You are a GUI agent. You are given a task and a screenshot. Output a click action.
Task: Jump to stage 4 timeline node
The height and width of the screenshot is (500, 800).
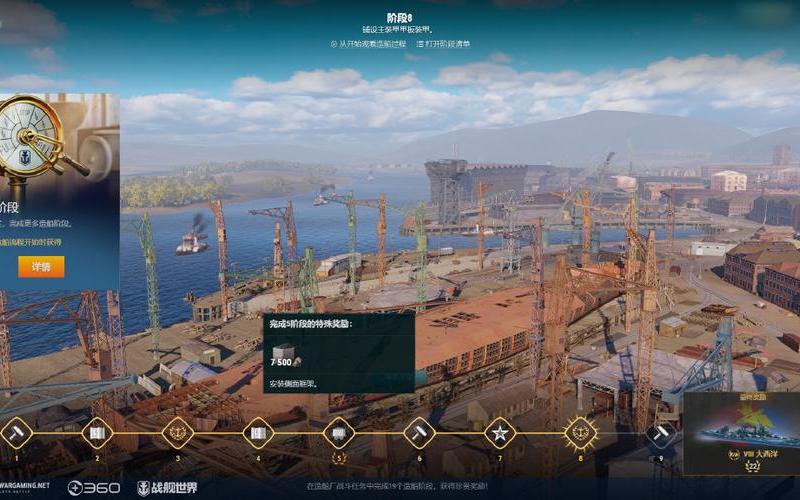pos(258,433)
